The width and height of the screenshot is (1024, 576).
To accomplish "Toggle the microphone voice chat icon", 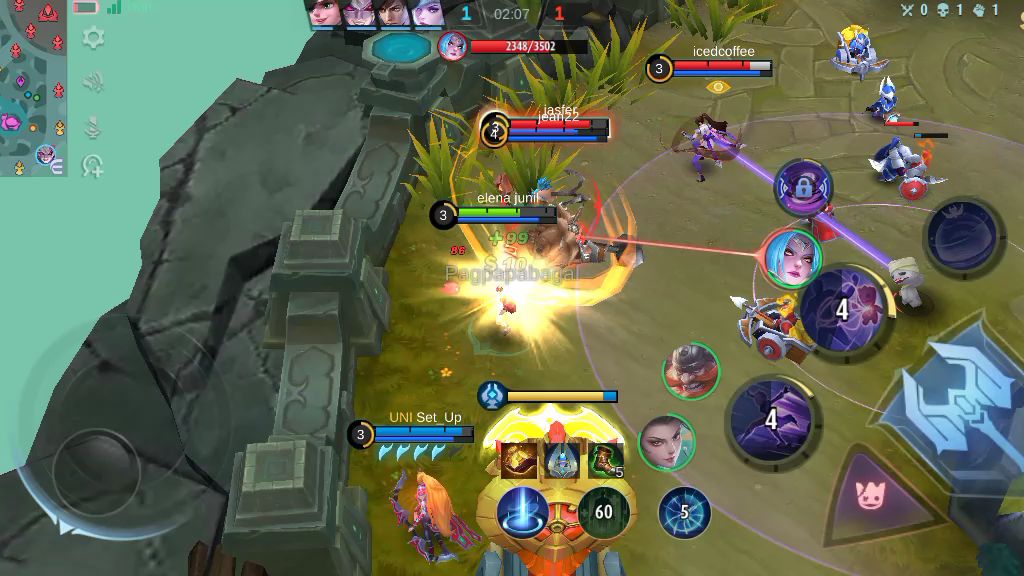I will pyautogui.click(x=93, y=126).
